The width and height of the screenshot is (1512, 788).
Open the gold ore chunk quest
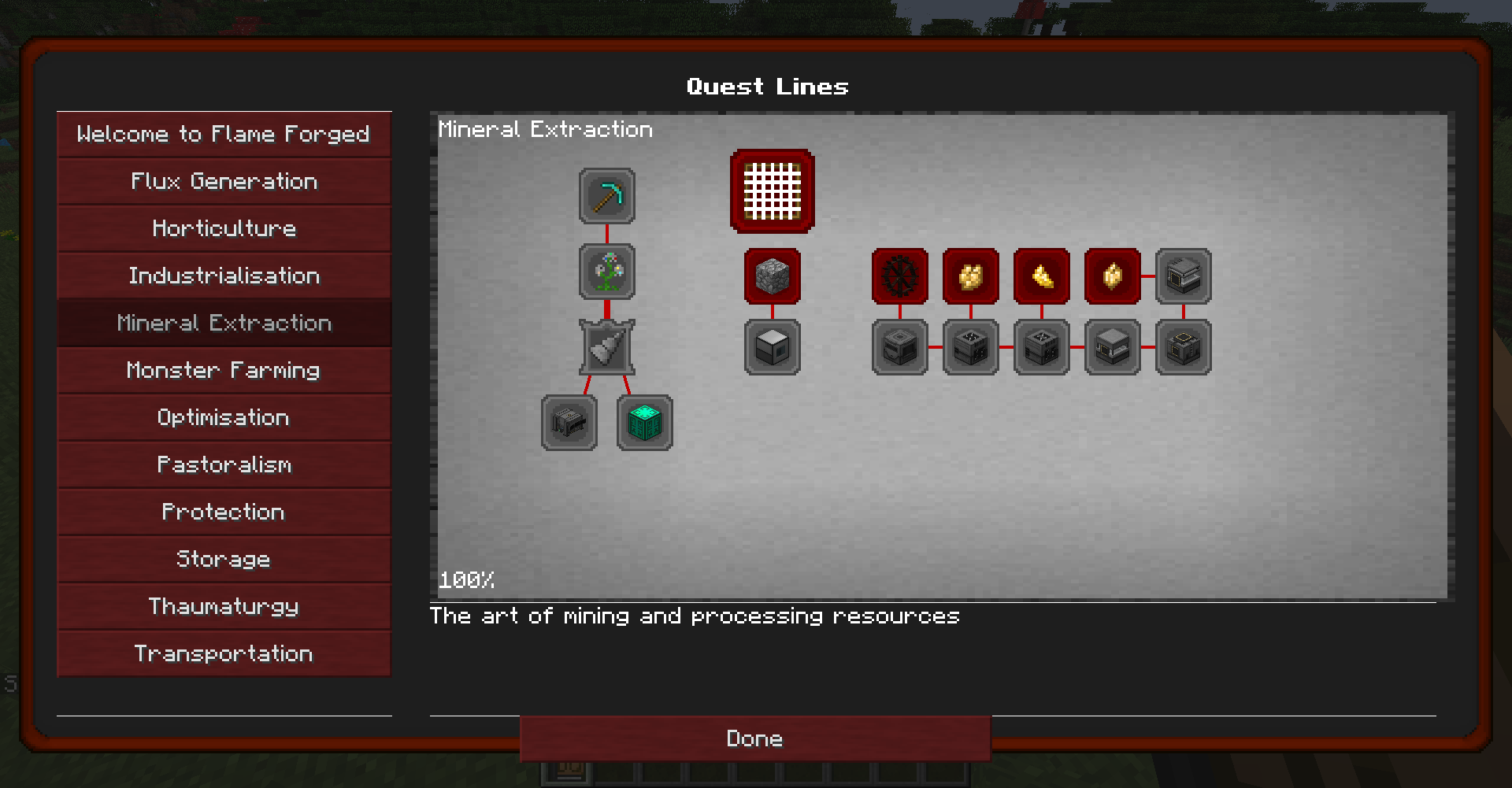pyautogui.click(x=970, y=276)
